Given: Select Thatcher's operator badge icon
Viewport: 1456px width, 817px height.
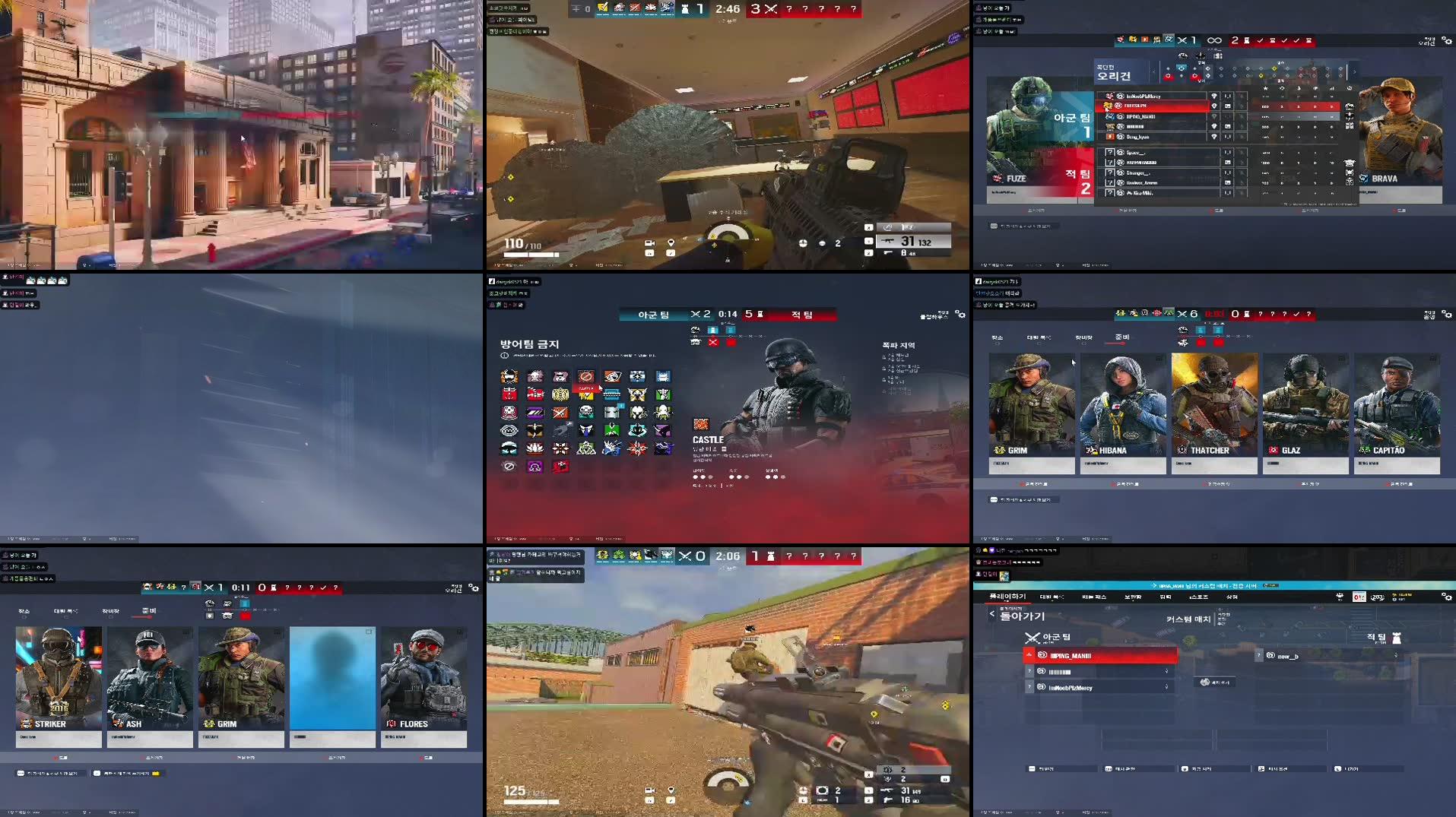Looking at the screenshot, I should (x=1181, y=451).
